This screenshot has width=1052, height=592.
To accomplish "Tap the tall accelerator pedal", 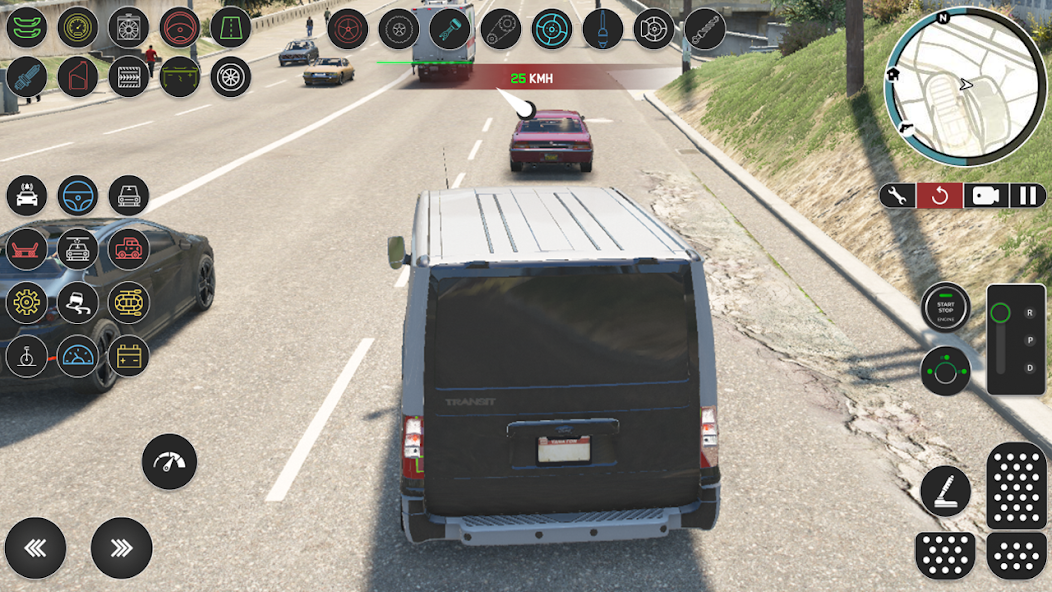I will click(x=1016, y=486).
